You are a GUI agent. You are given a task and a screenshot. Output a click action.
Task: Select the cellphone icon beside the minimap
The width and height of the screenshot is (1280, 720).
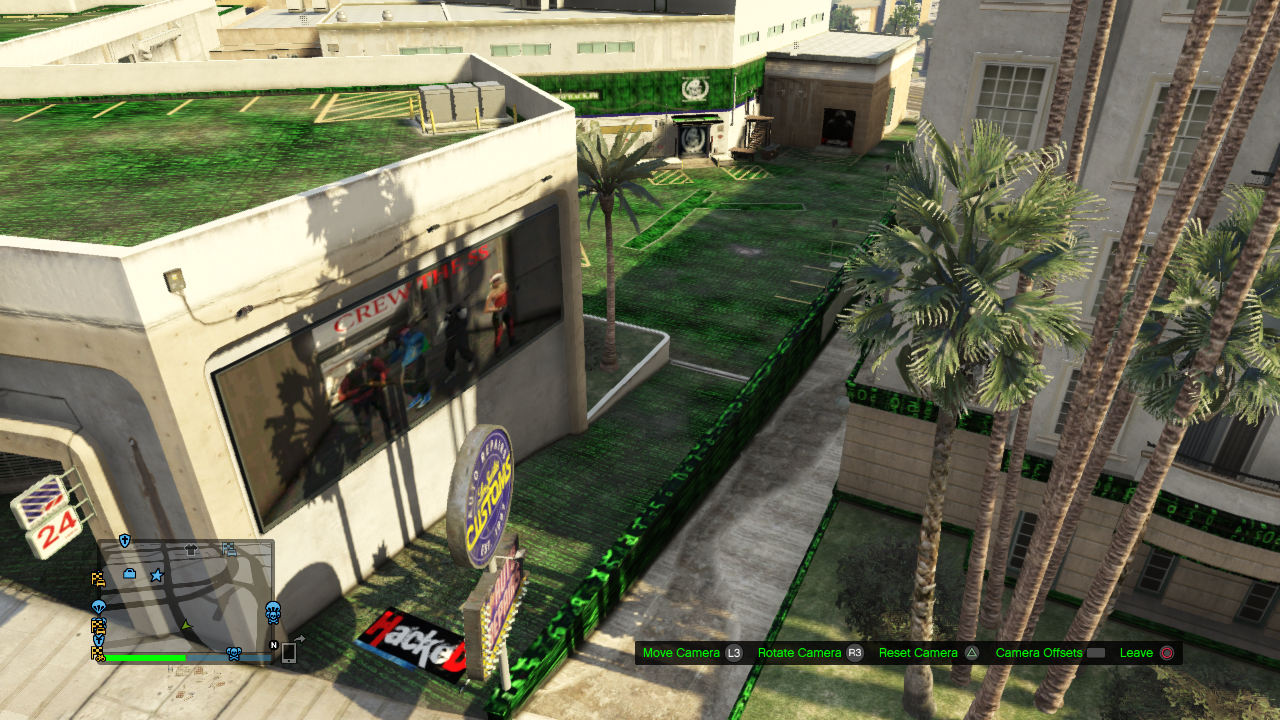click(289, 653)
